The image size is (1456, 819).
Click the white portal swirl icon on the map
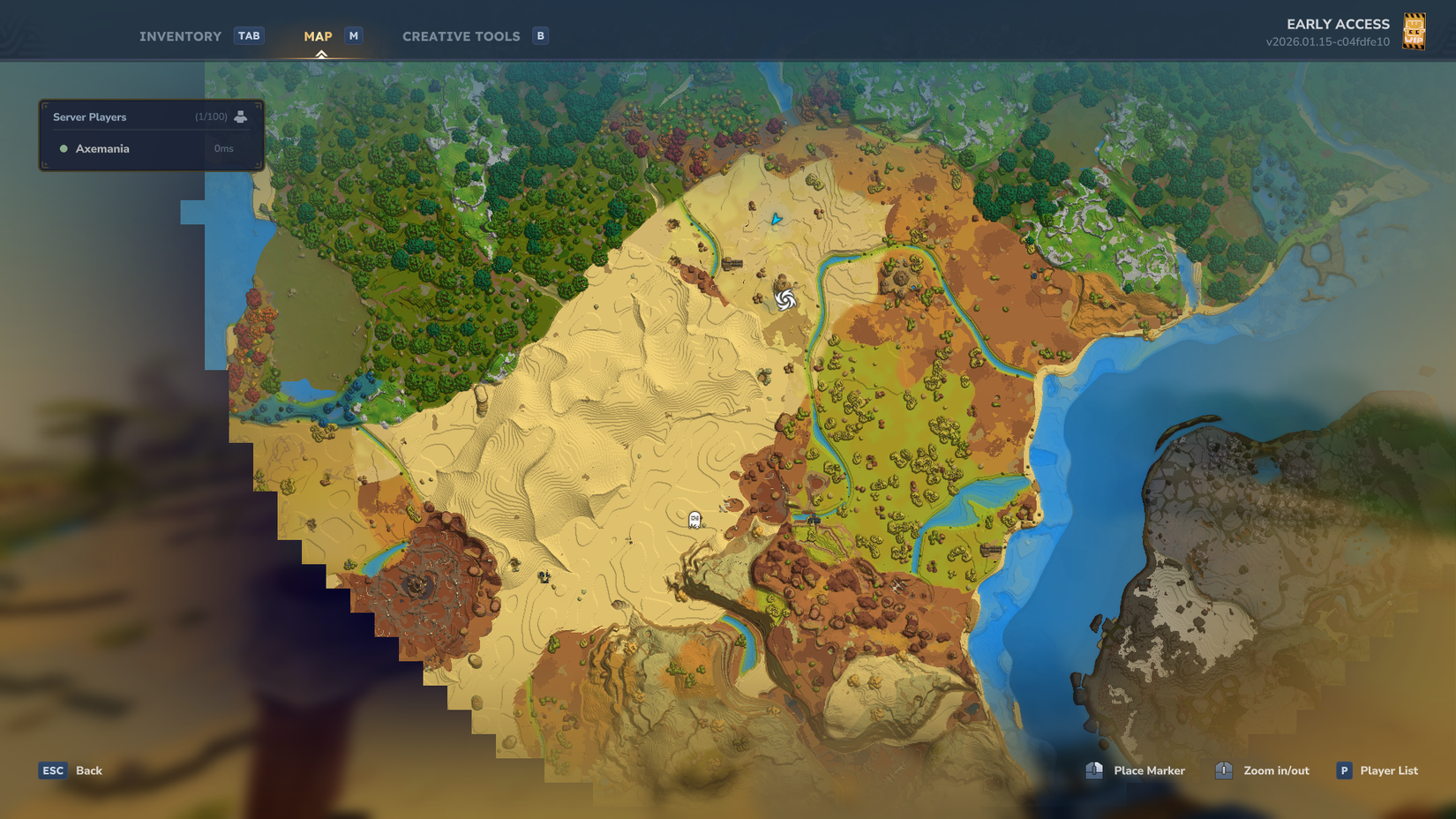(x=786, y=300)
